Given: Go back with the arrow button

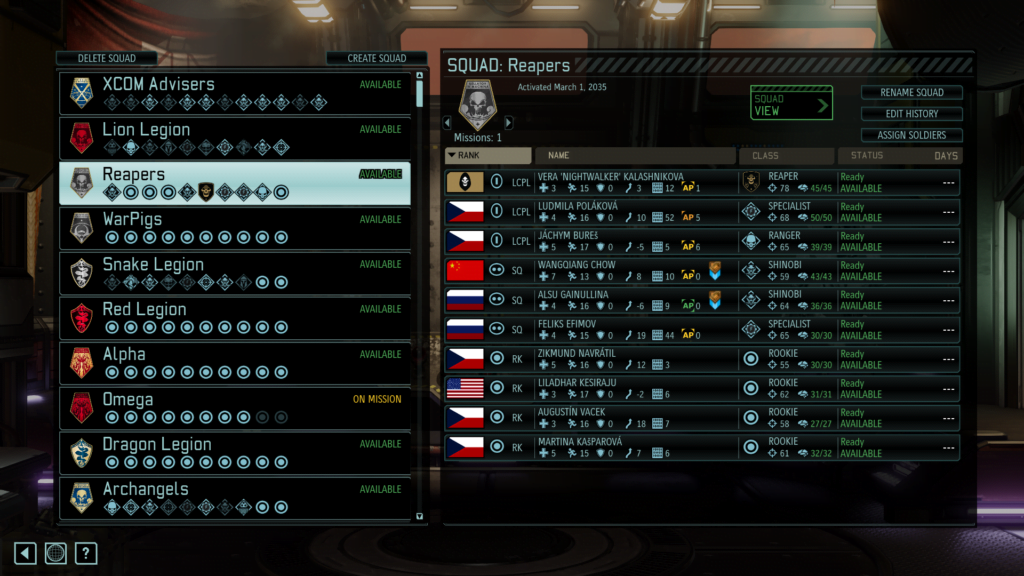Looking at the screenshot, I should click(25, 553).
